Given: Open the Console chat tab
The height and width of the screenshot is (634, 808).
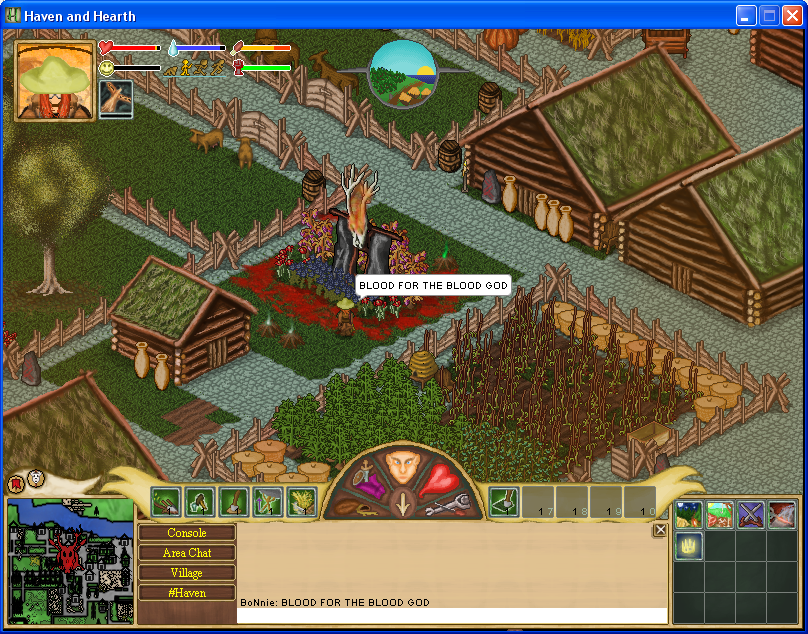Looking at the screenshot, I should [187, 533].
